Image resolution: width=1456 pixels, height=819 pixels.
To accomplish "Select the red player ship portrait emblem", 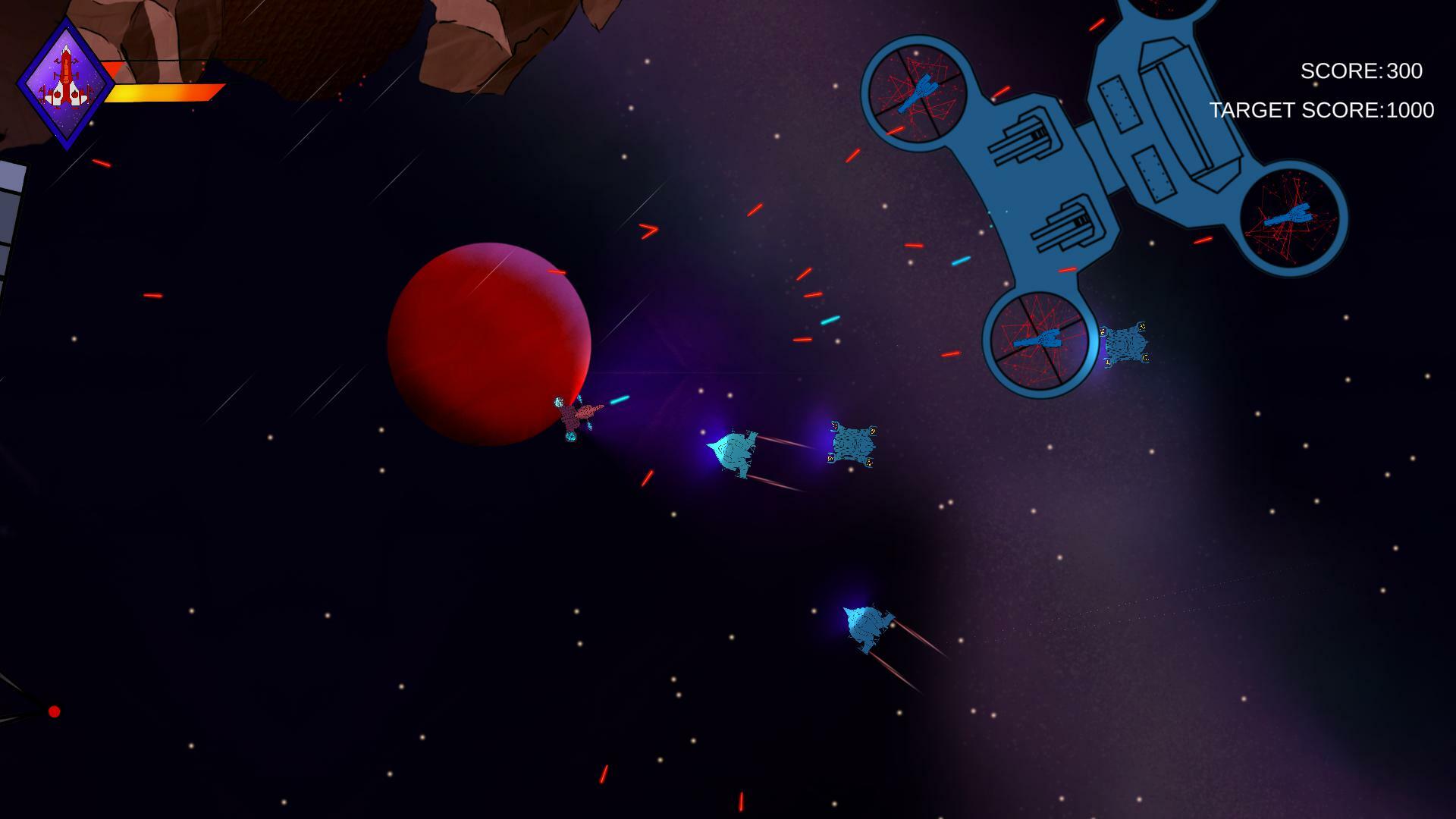I will 67,76.
